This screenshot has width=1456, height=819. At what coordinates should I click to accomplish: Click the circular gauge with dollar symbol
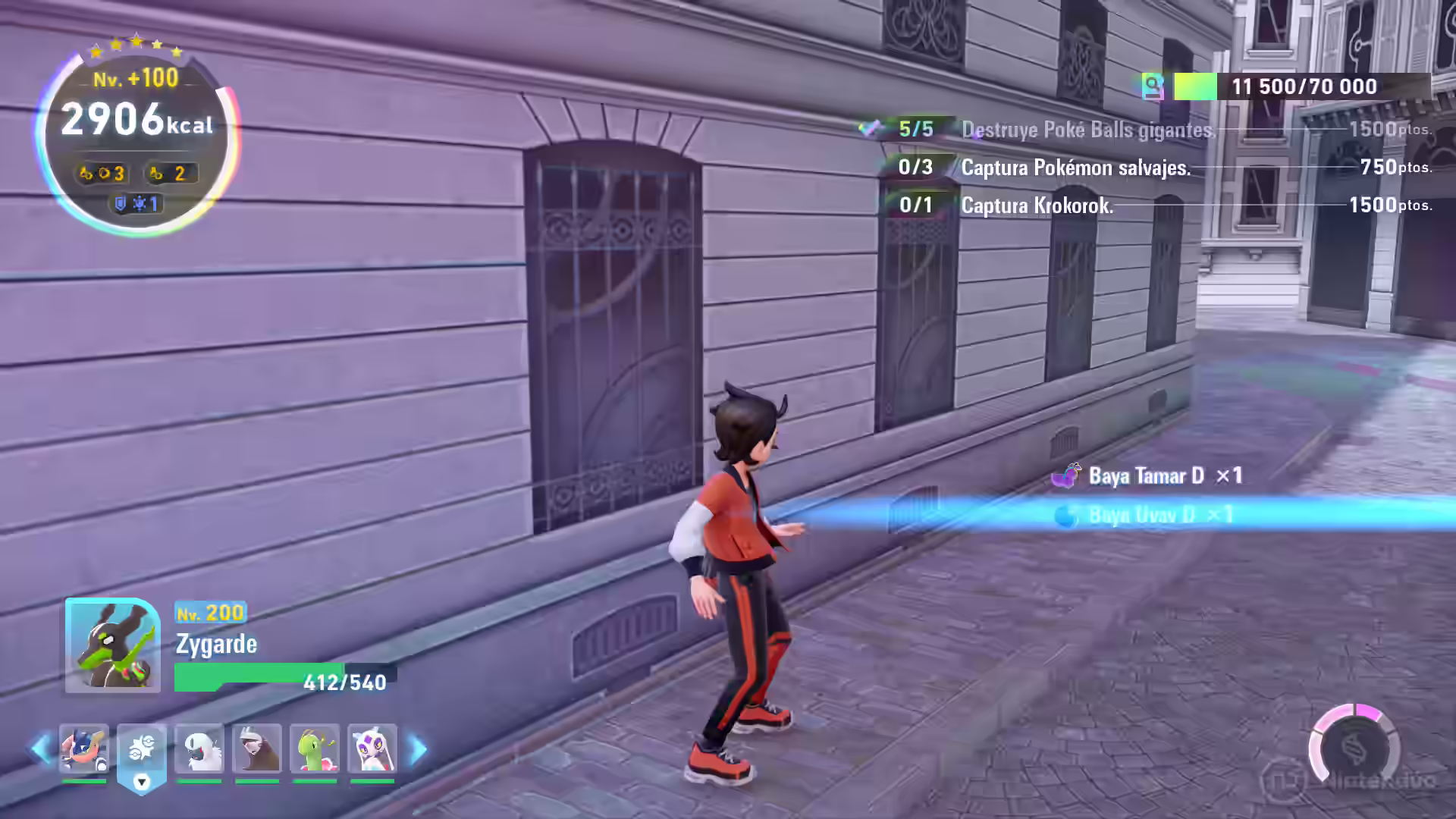pyautogui.click(x=1354, y=748)
